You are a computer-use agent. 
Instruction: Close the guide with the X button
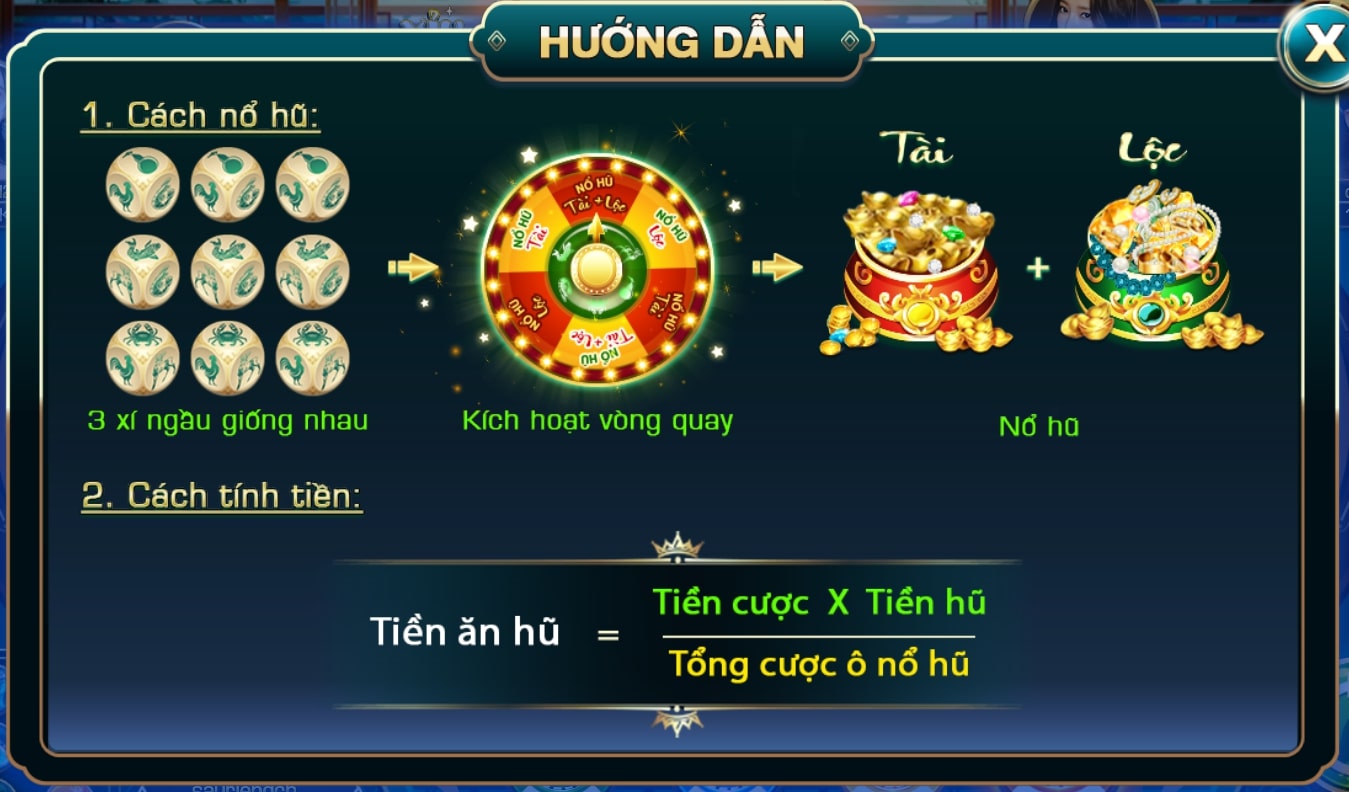point(1326,42)
